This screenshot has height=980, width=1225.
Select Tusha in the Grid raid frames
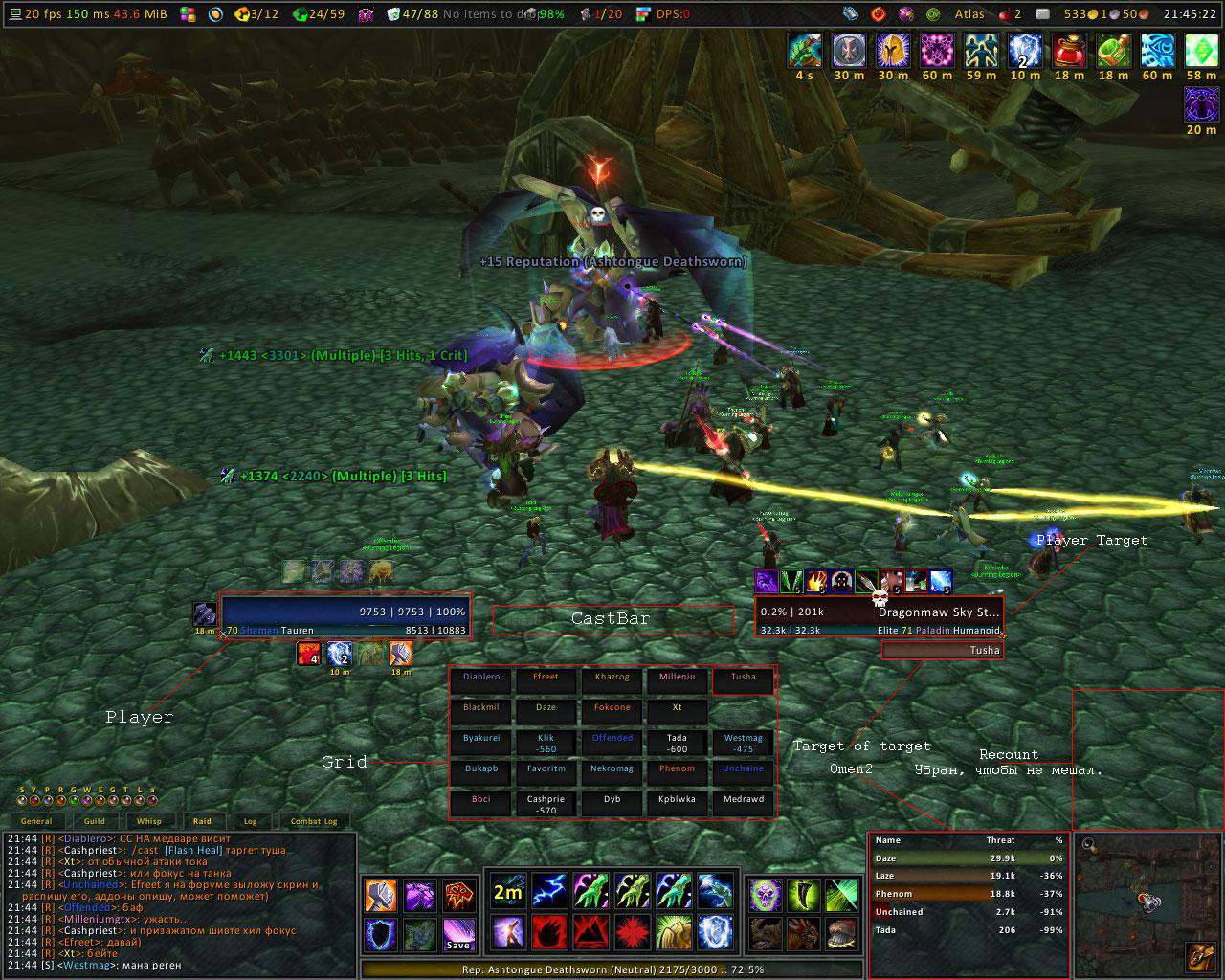(743, 679)
